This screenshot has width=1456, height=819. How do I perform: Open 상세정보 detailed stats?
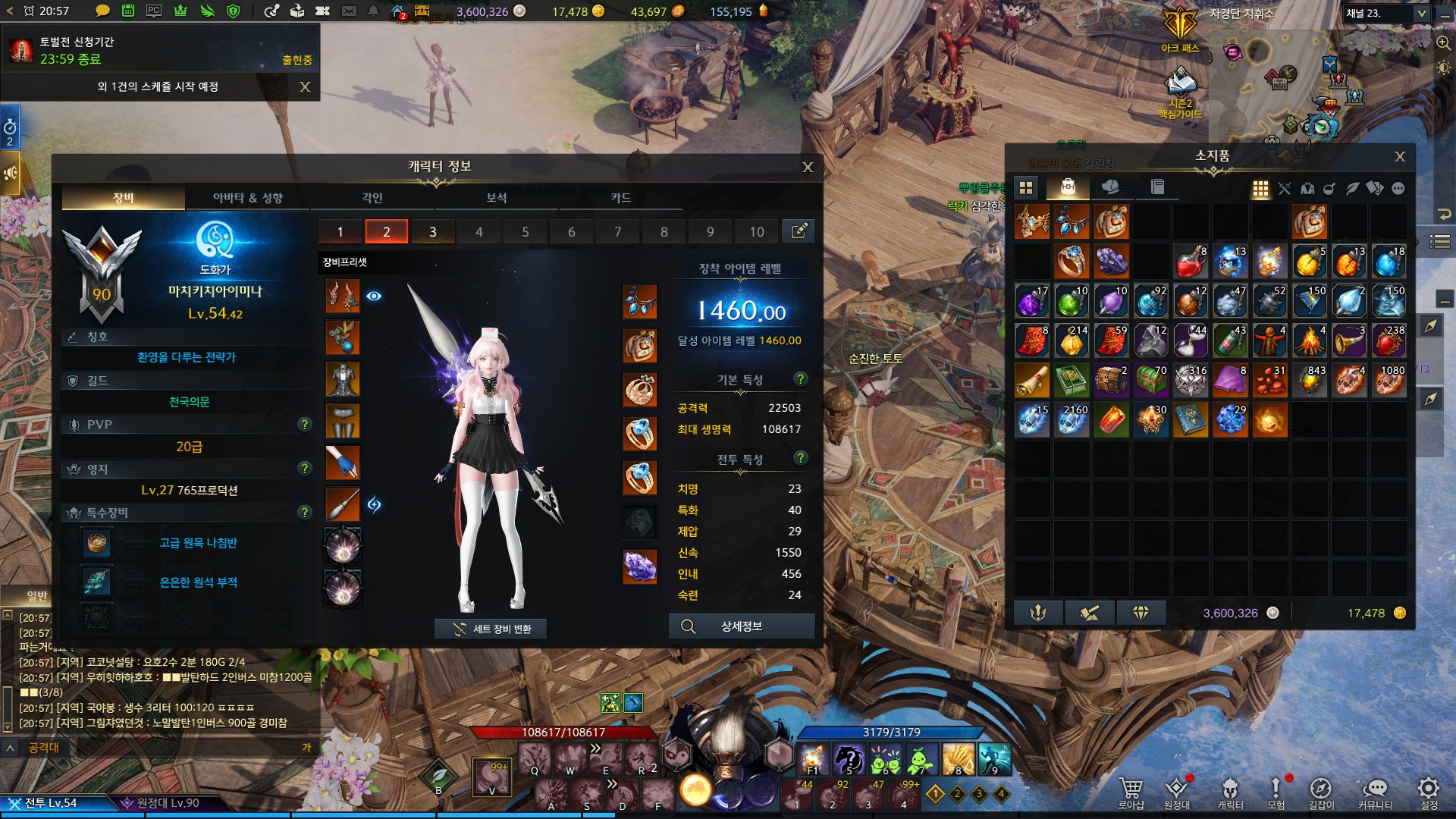[741, 626]
